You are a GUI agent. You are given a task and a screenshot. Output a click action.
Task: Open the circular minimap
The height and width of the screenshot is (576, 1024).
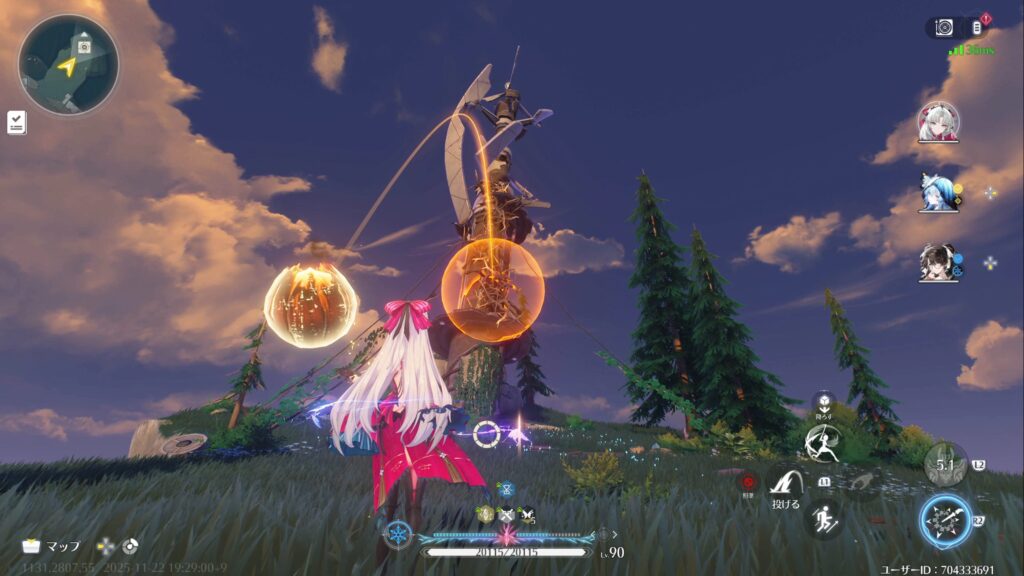(x=68, y=65)
